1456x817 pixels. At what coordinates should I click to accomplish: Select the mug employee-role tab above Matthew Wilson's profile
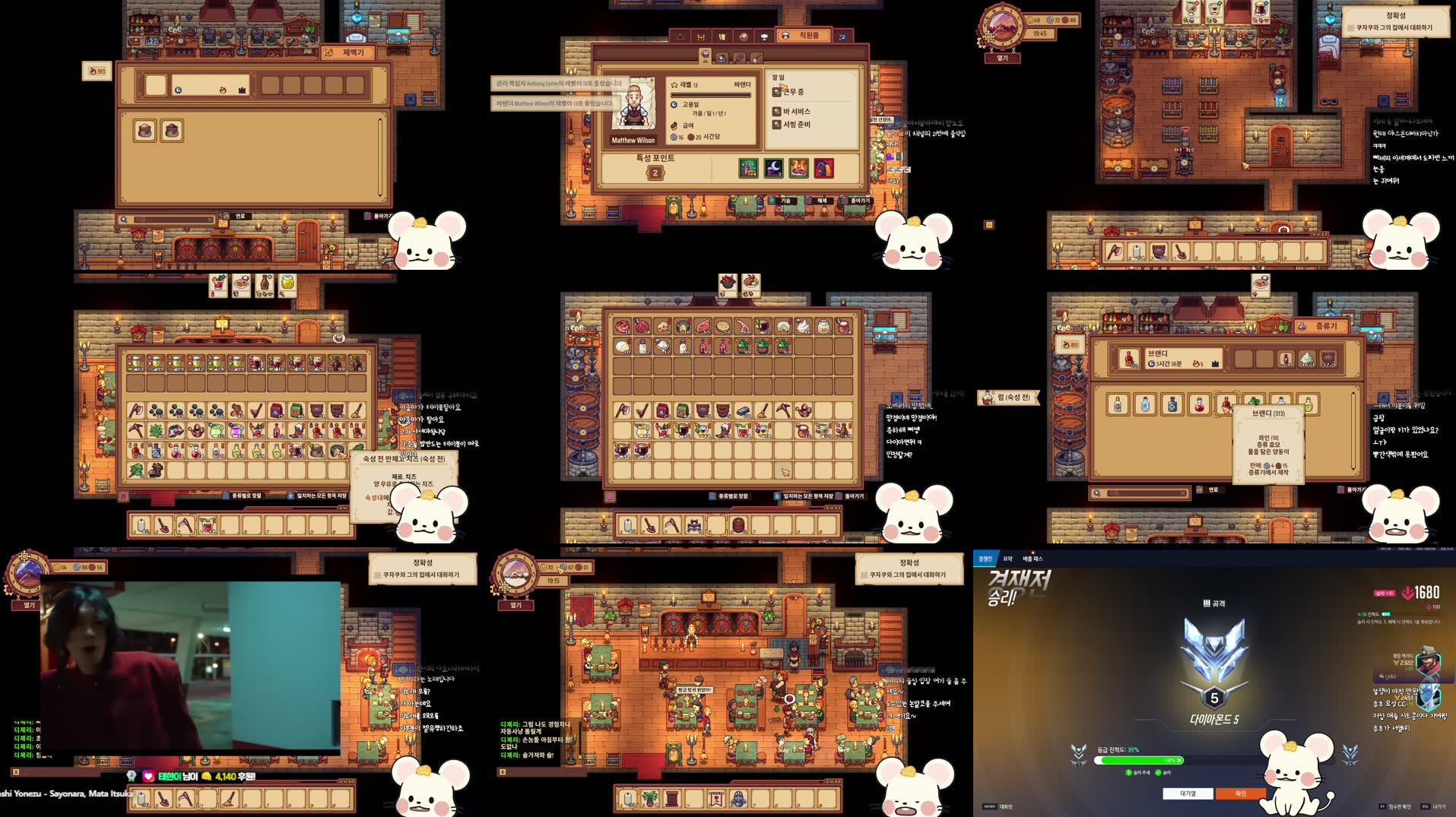706,55
